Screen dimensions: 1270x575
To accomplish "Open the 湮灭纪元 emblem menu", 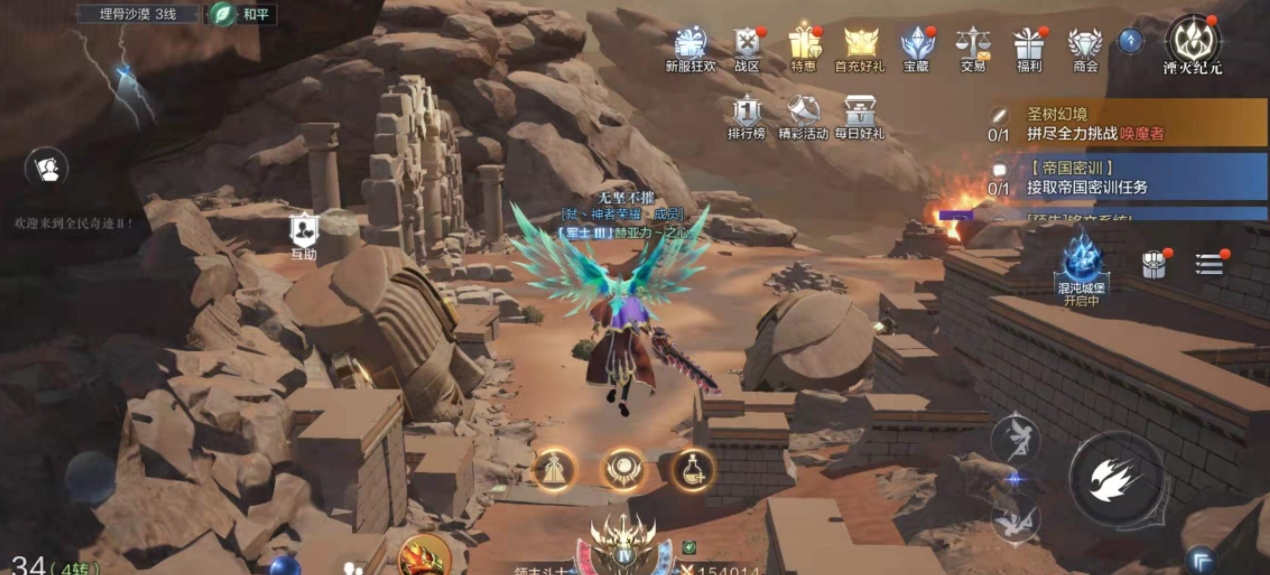I will 1192,42.
